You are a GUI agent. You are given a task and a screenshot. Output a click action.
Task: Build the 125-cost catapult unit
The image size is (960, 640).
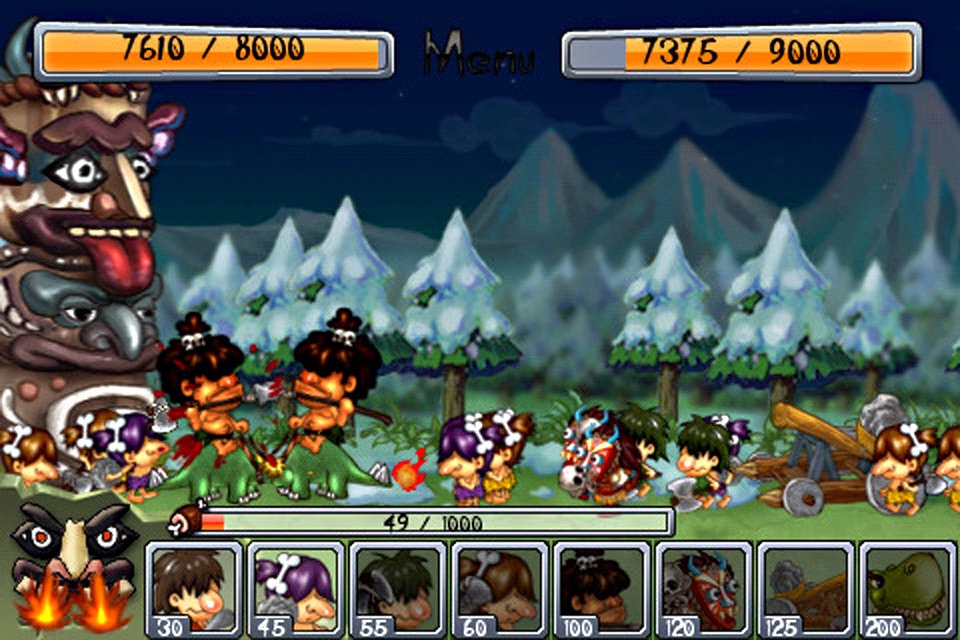point(806,590)
